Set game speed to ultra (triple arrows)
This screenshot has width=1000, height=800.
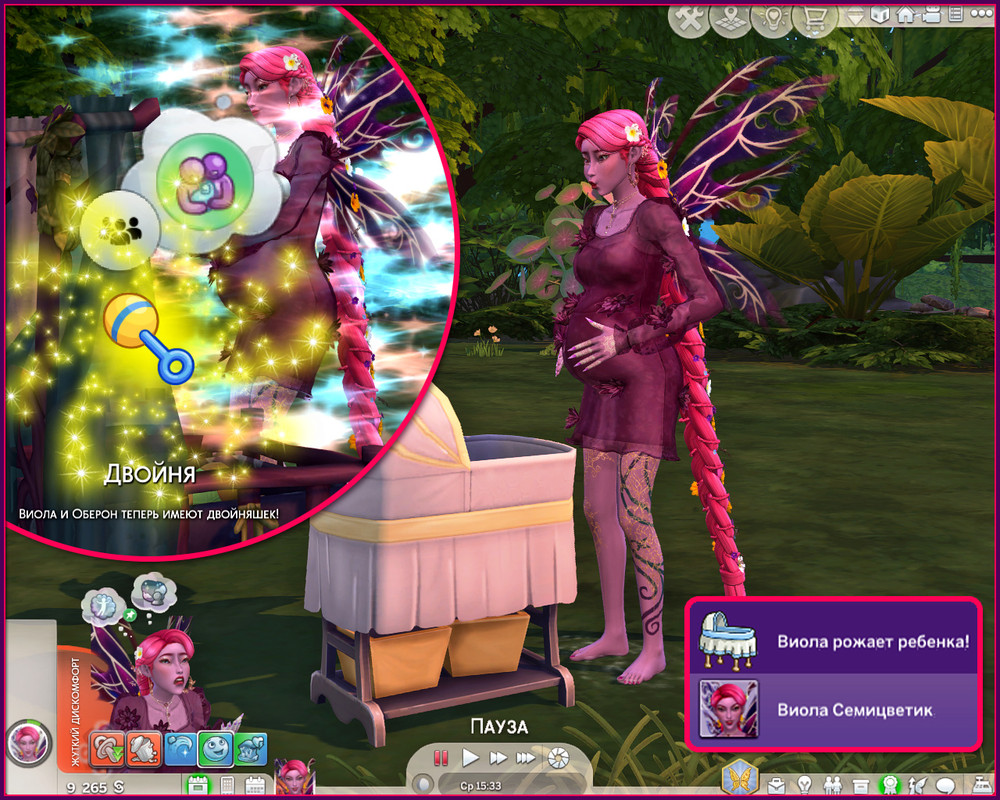pyautogui.click(x=524, y=757)
